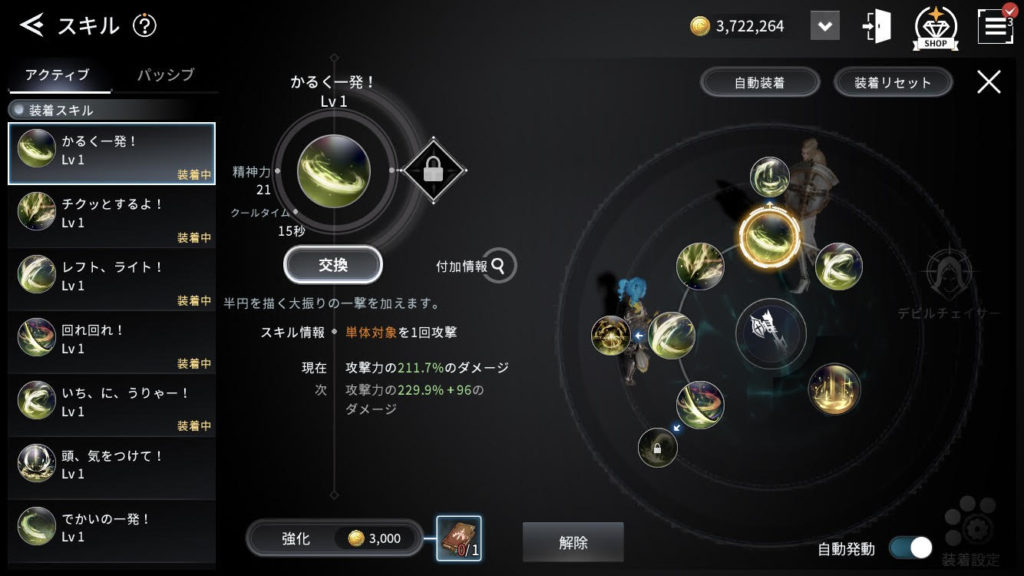Screen dimensions: 1024x576
Task: Click the 解除 unequip button
Action: [573, 543]
